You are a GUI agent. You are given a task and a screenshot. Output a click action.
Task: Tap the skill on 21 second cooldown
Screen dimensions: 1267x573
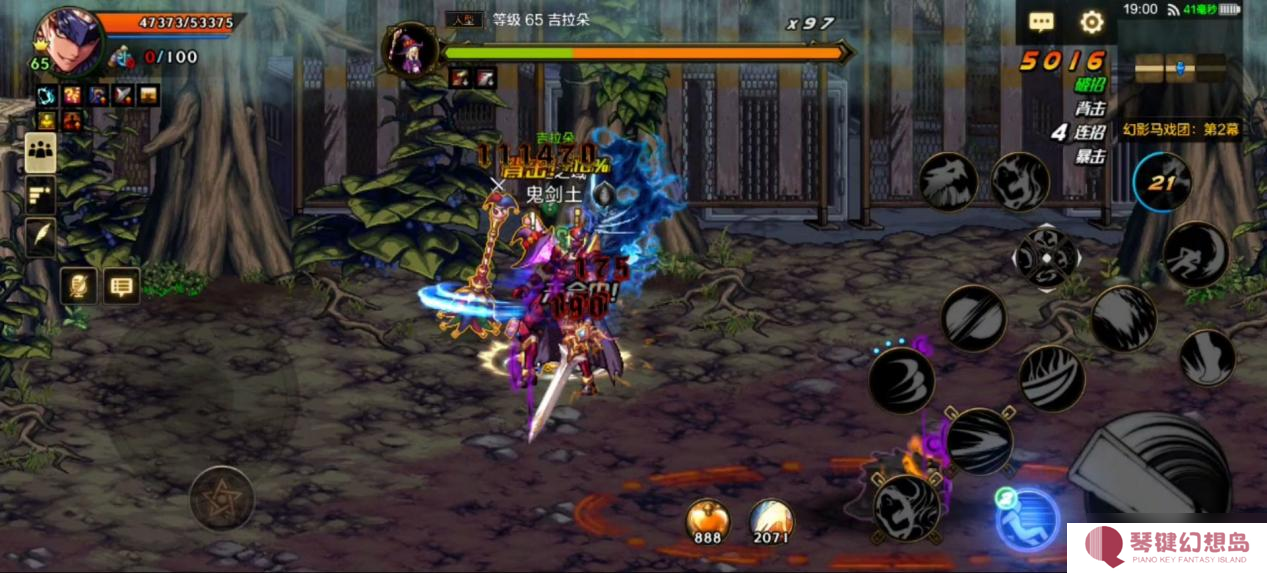pyautogui.click(x=1162, y=183)
